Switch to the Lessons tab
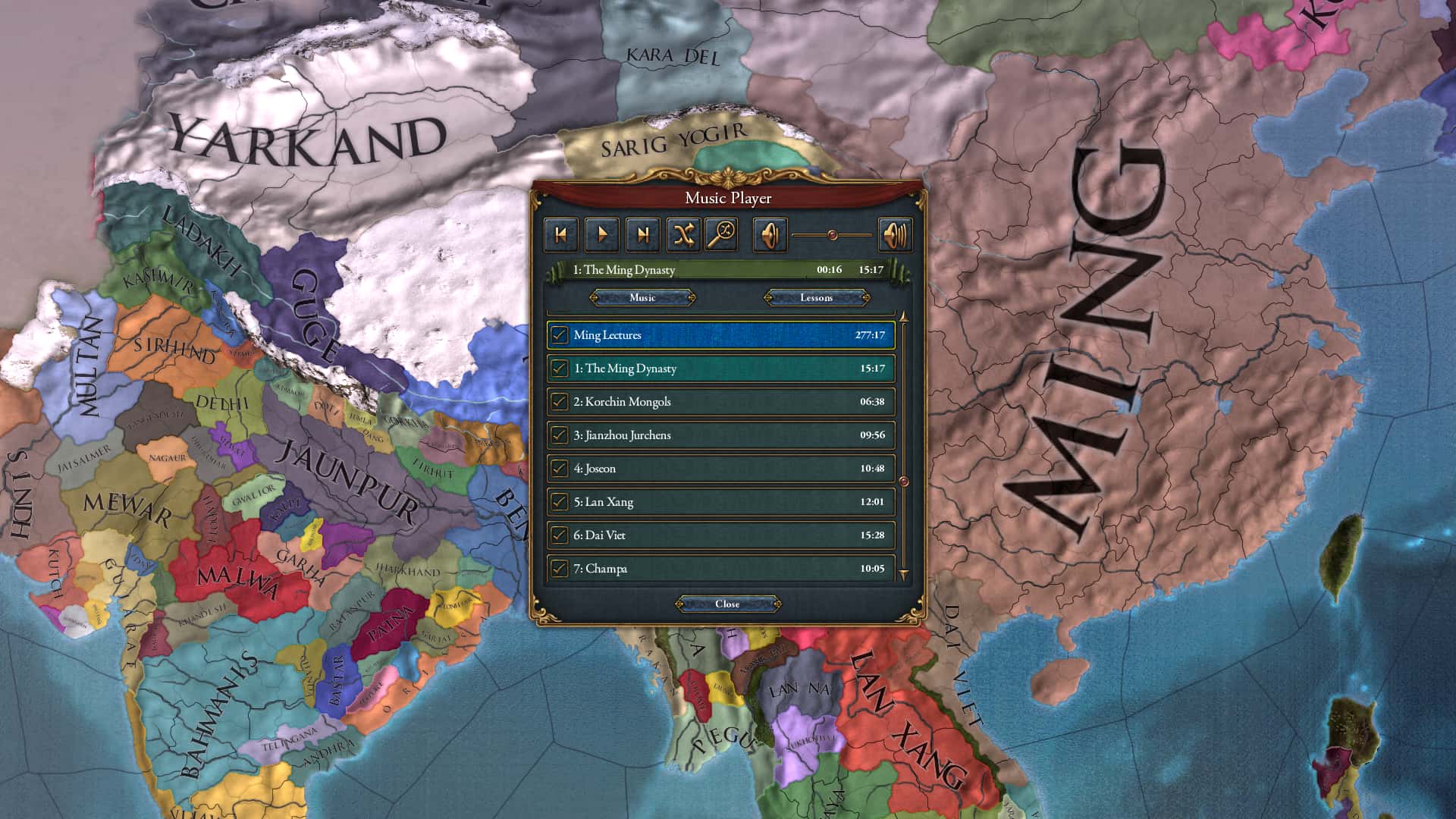1456x819 pixels. point(817,297)
